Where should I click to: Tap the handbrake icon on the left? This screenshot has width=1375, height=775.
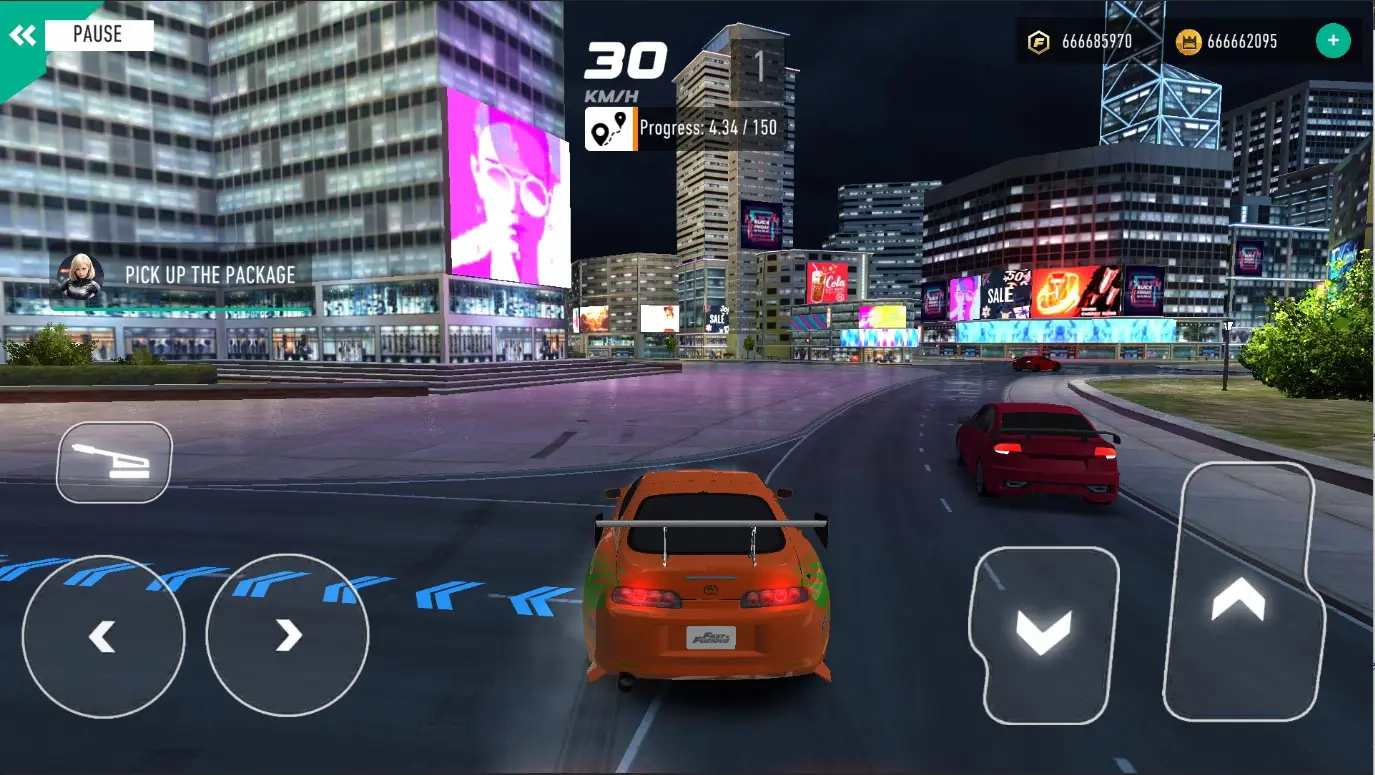pyautogui.click(x=113, y=462)
